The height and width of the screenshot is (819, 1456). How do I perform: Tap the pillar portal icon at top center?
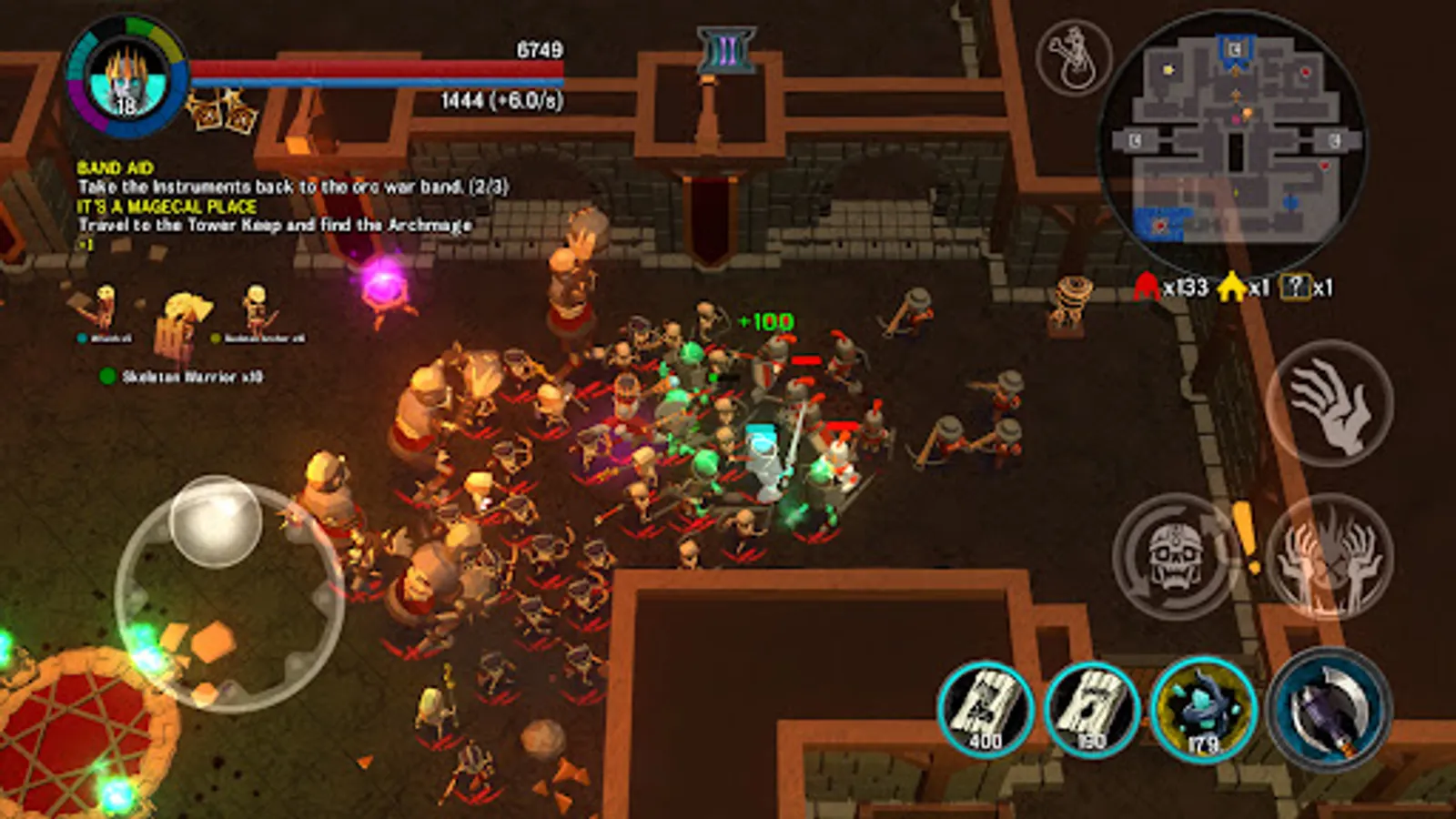(726, 53)
